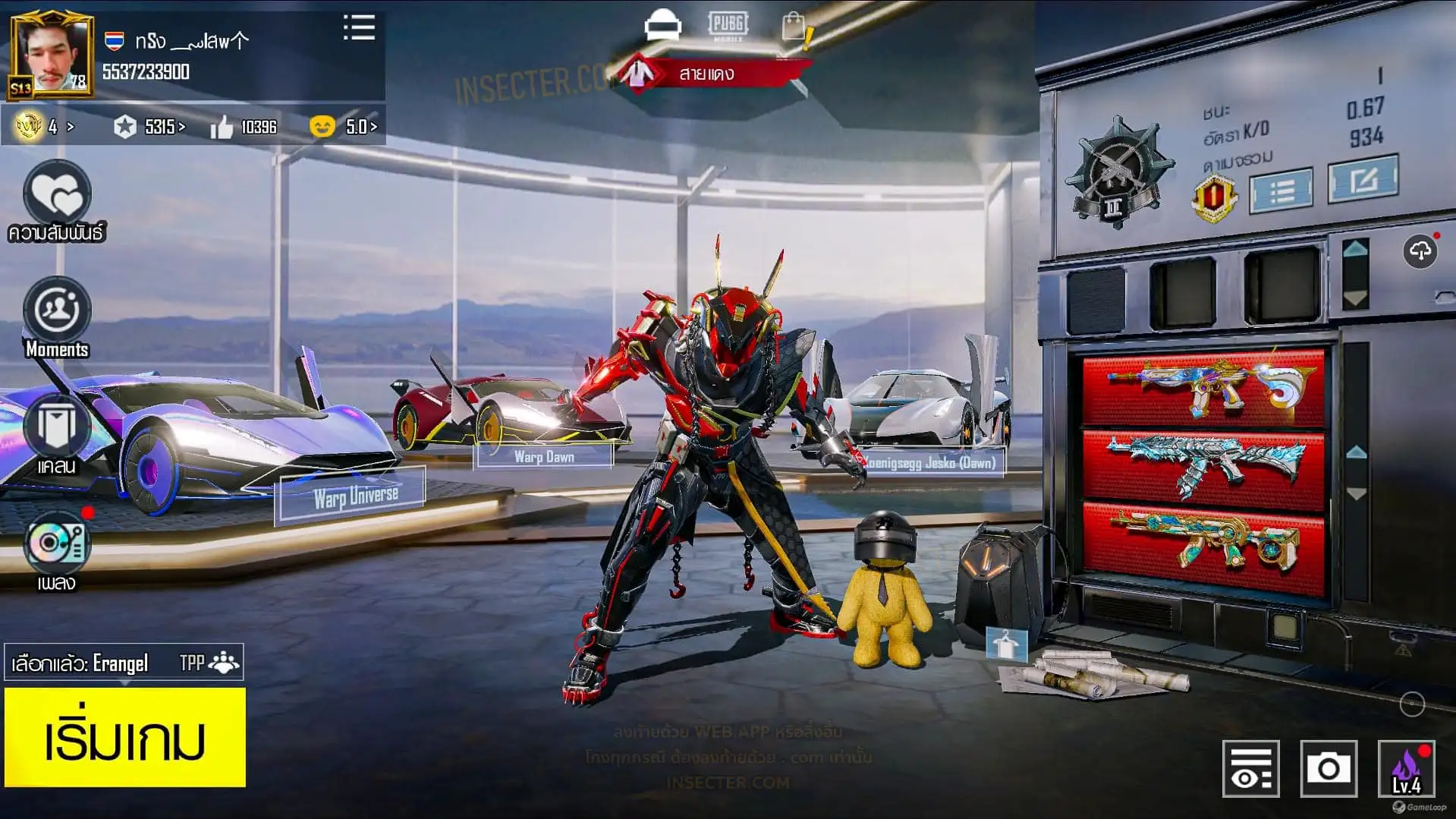View the 5315 achievement points
Viewport: 1456px width, 819px height.
coord(150,127)
